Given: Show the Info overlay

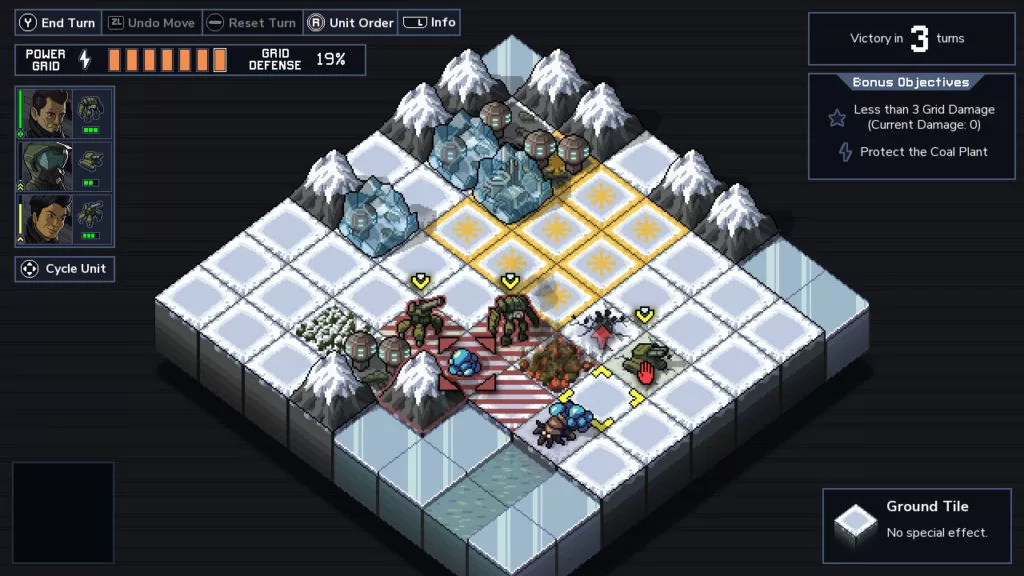Looking at the screenshot, I should point(430,23).
